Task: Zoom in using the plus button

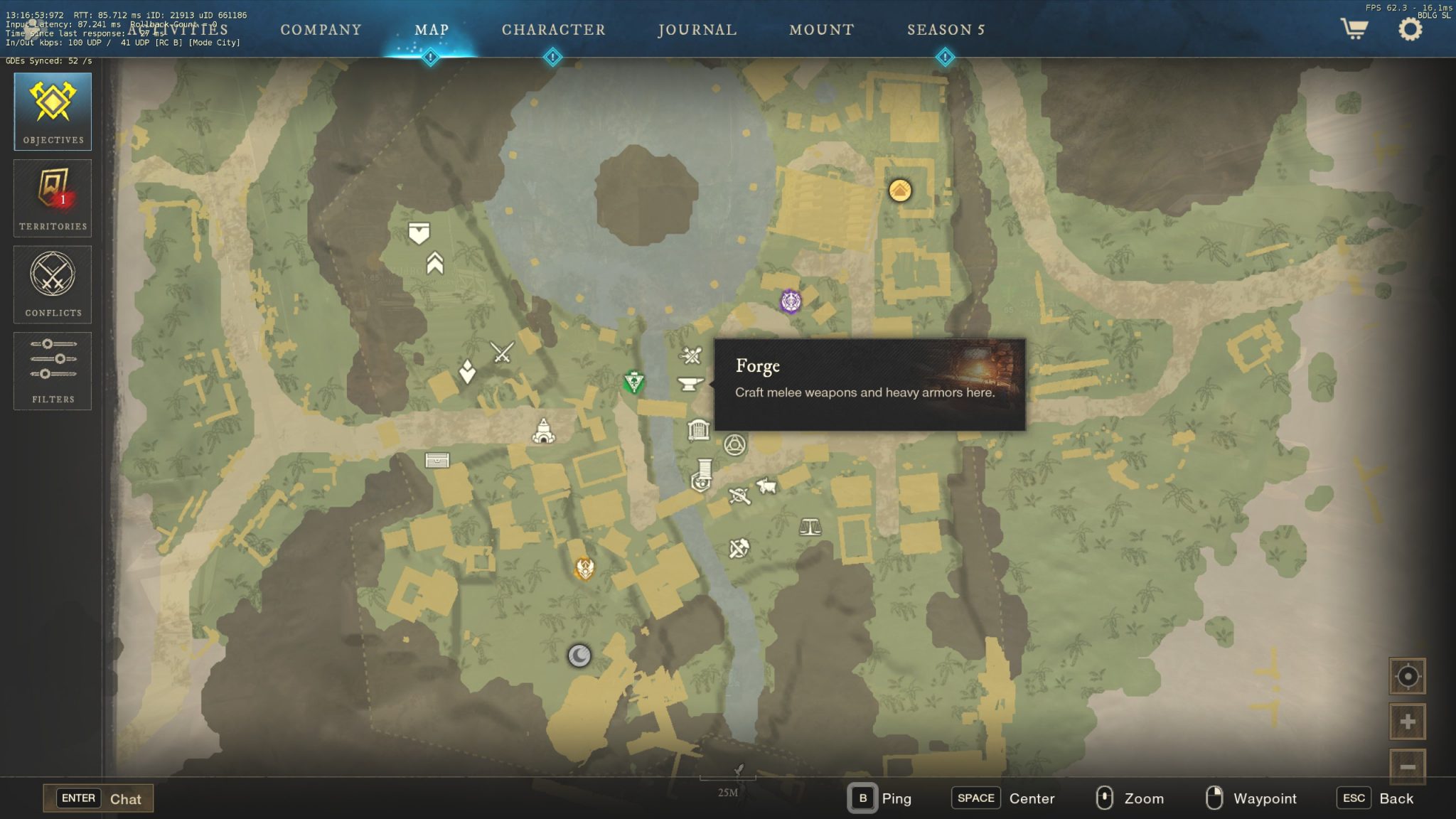Action: pos(1409,720)
